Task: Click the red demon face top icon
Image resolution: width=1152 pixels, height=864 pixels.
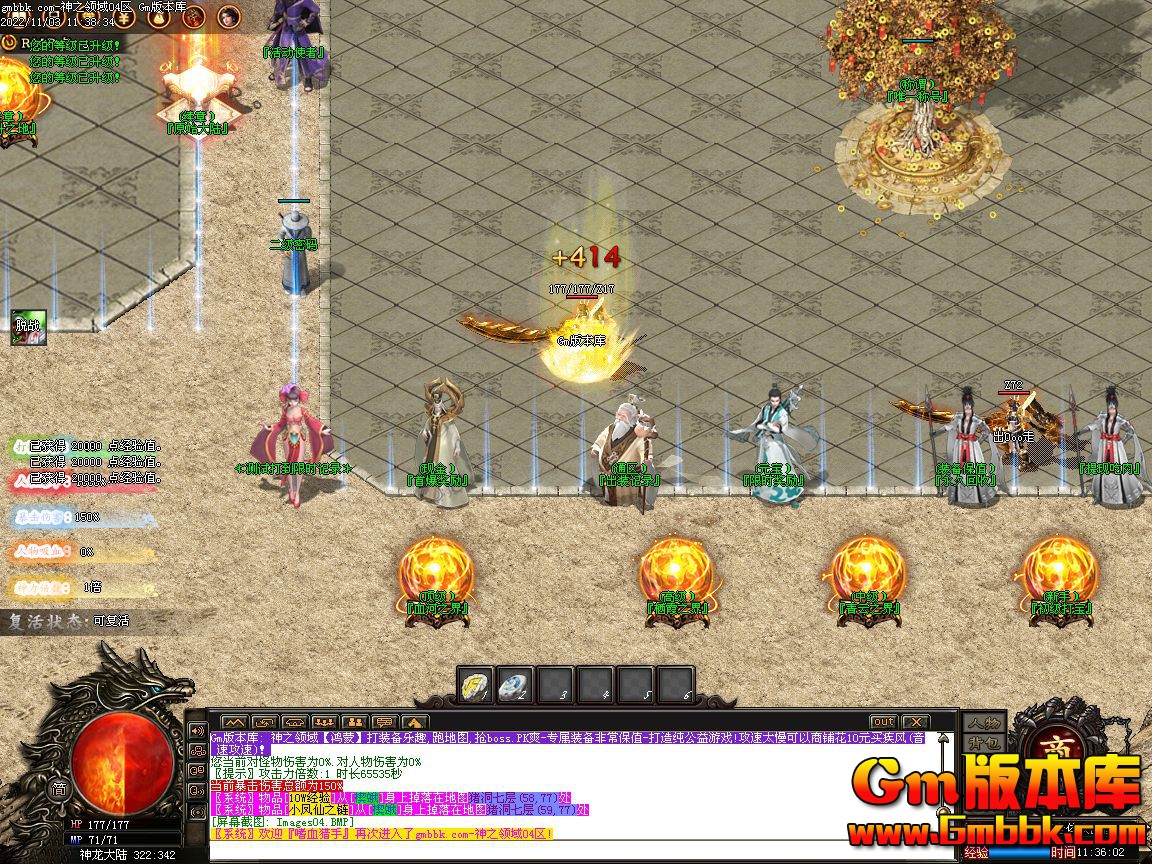Action: coord(194,17)
